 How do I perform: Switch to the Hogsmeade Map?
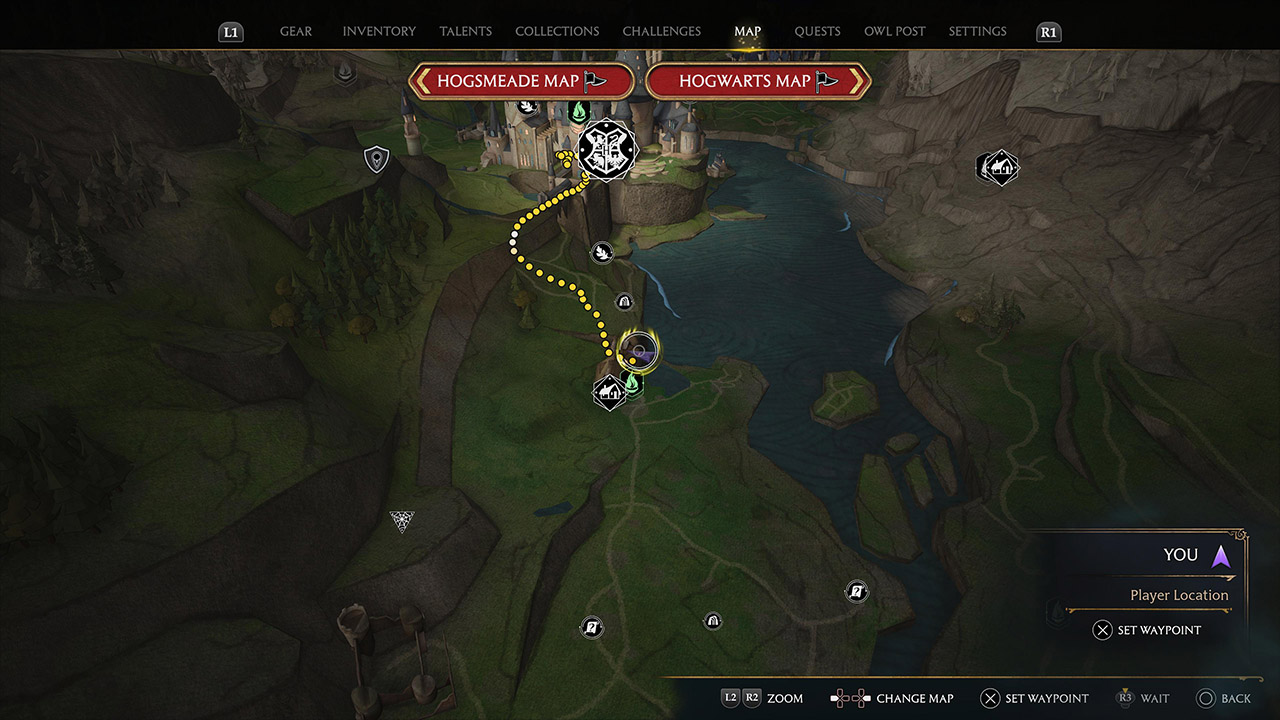point(521,81)
